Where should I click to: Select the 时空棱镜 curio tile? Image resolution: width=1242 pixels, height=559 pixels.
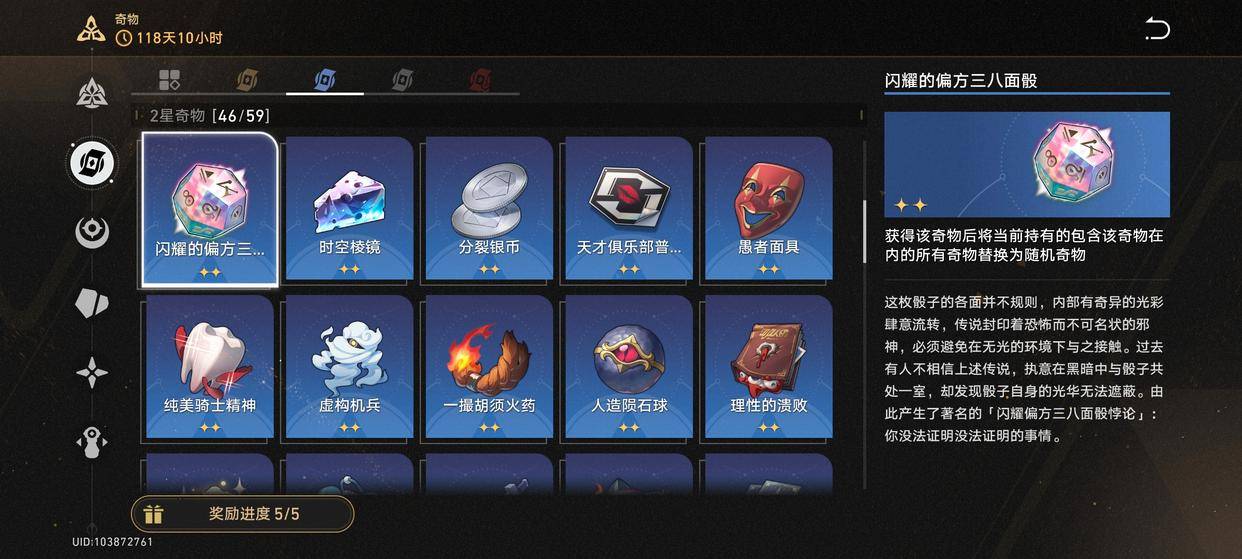[349, 209]
